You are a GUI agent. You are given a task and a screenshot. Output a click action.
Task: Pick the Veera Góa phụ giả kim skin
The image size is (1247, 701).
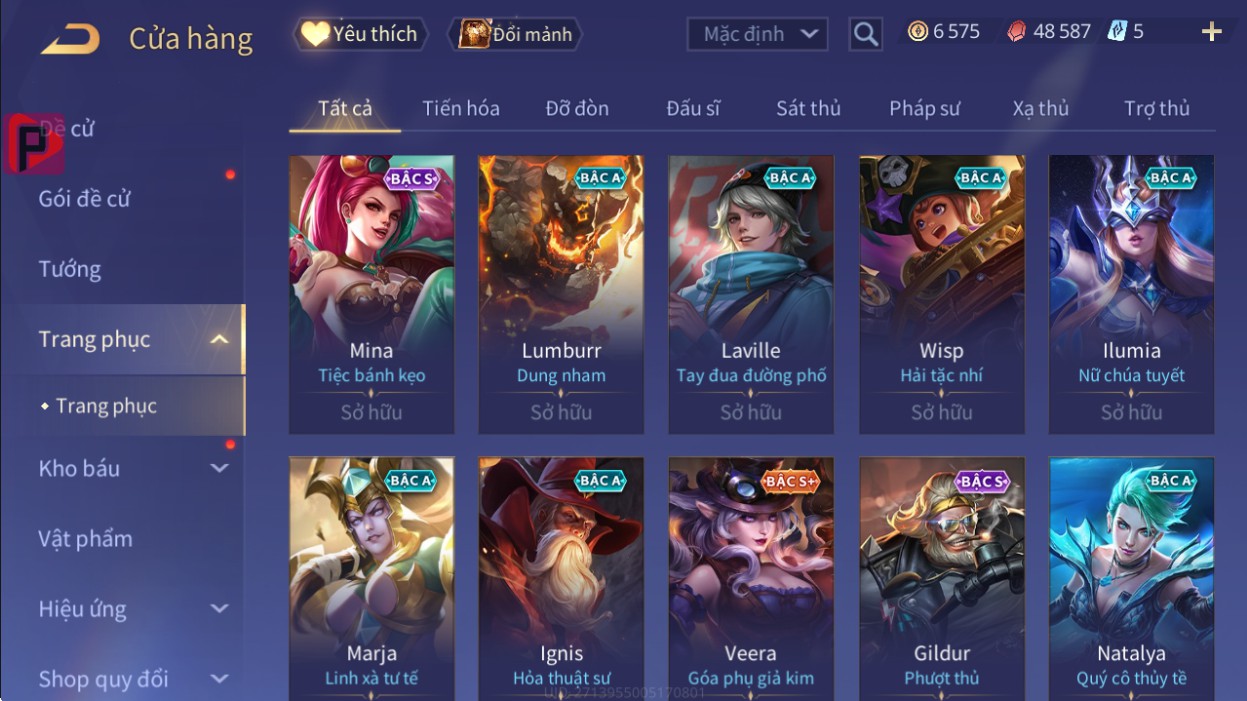[x=750, y=578]
